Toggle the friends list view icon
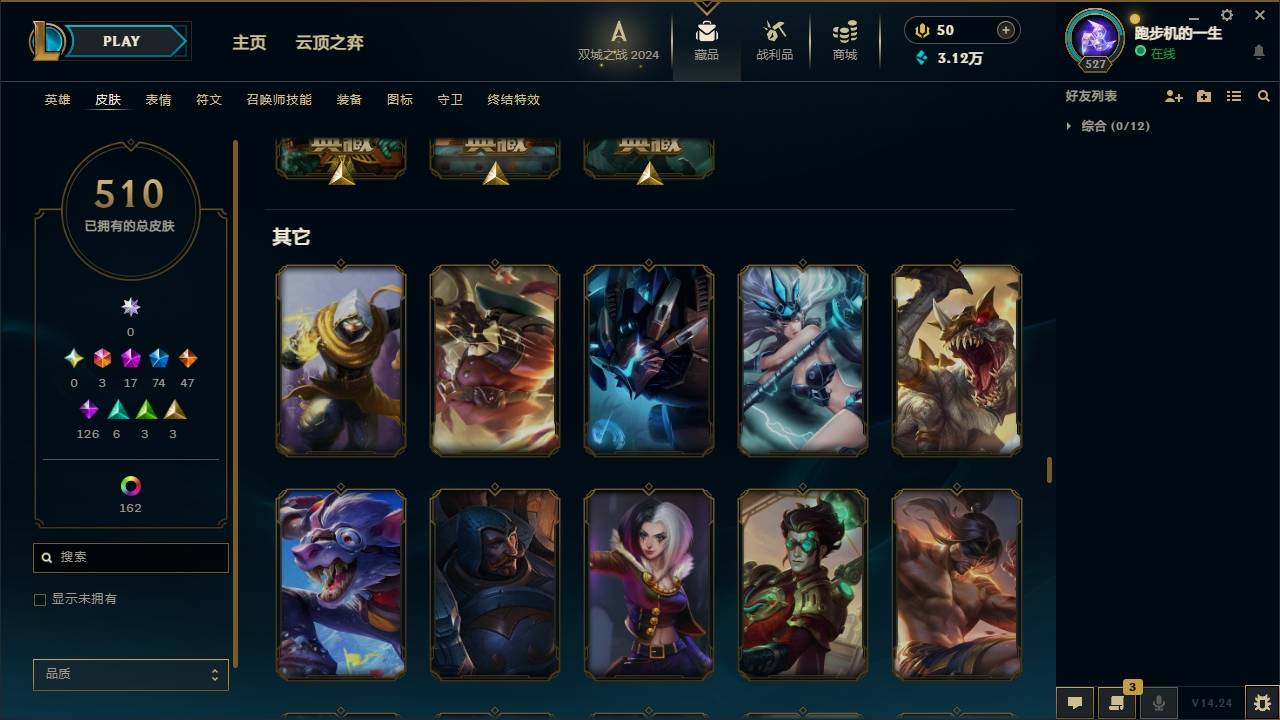Screen dimensions: 1280x720 tap(1233, 95)
